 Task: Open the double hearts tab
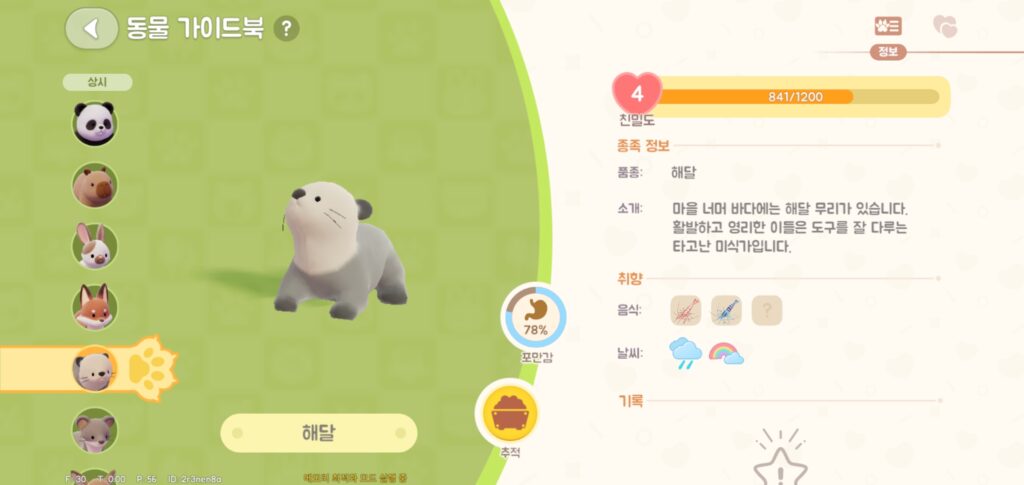click(944, 27)
